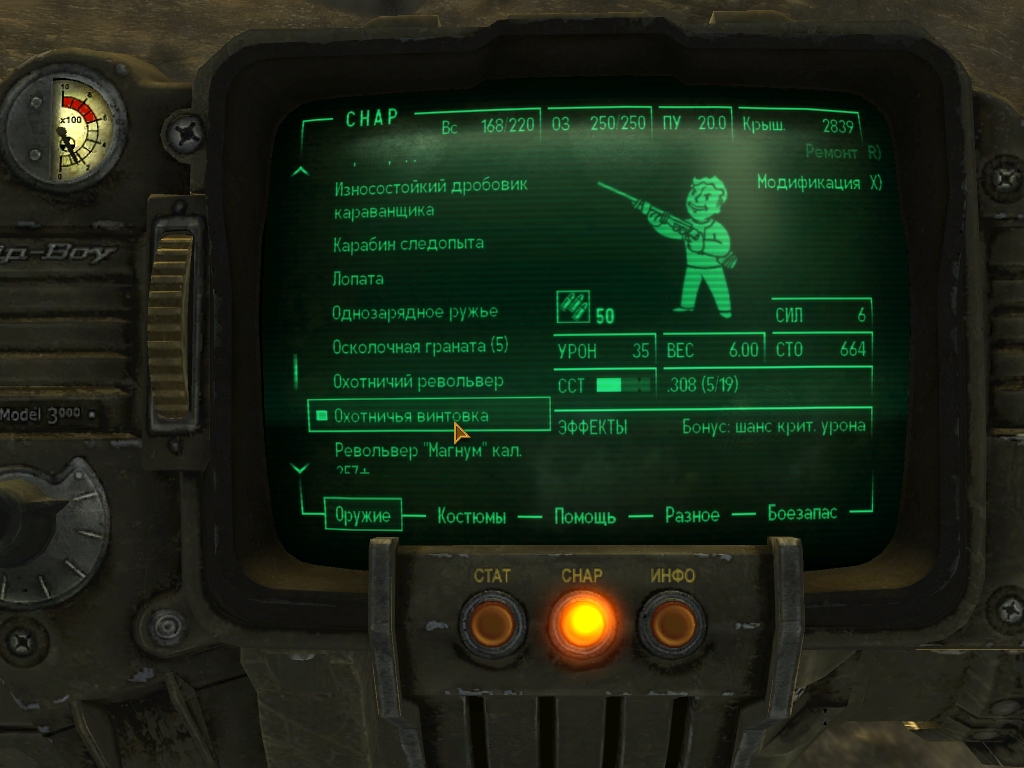Open the Оружие category tab
This screenshot has width=1024, height=768.
(362, 516)
